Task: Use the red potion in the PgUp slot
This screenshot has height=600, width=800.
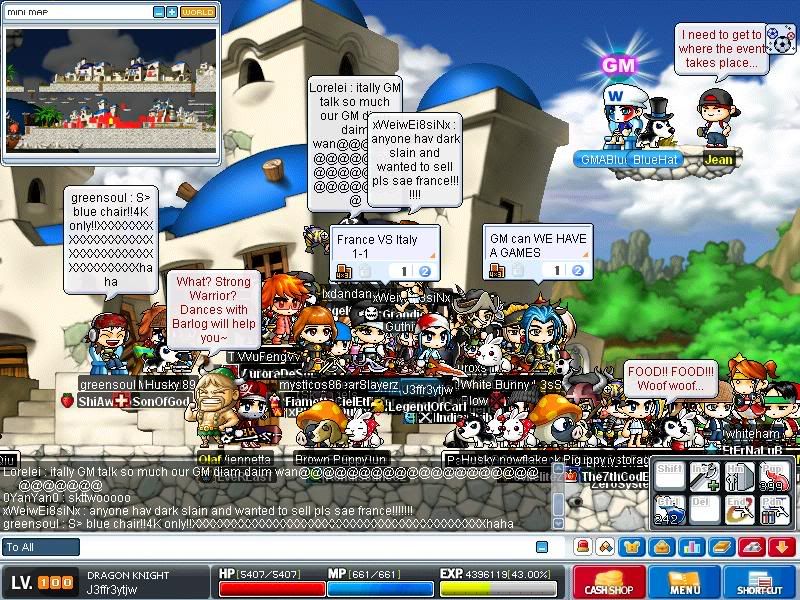Action: (775, 476)
